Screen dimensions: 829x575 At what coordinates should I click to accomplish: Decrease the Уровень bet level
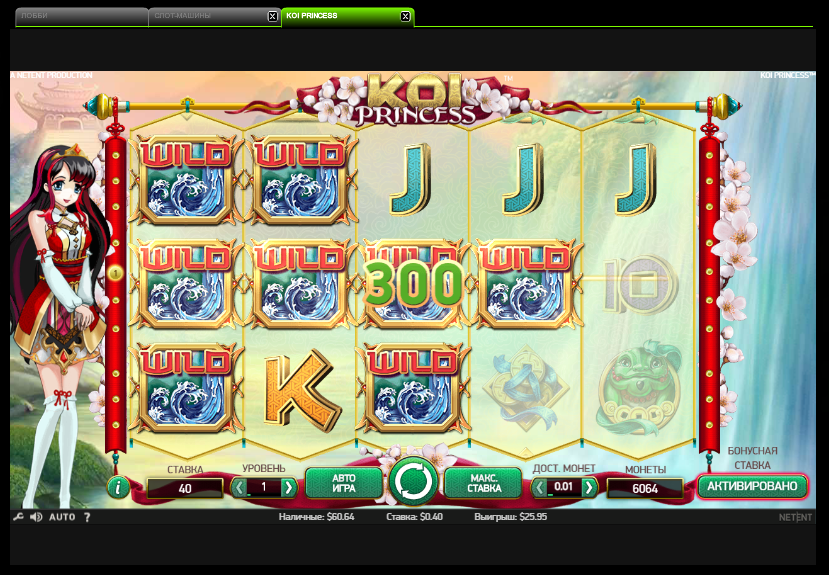239,488
